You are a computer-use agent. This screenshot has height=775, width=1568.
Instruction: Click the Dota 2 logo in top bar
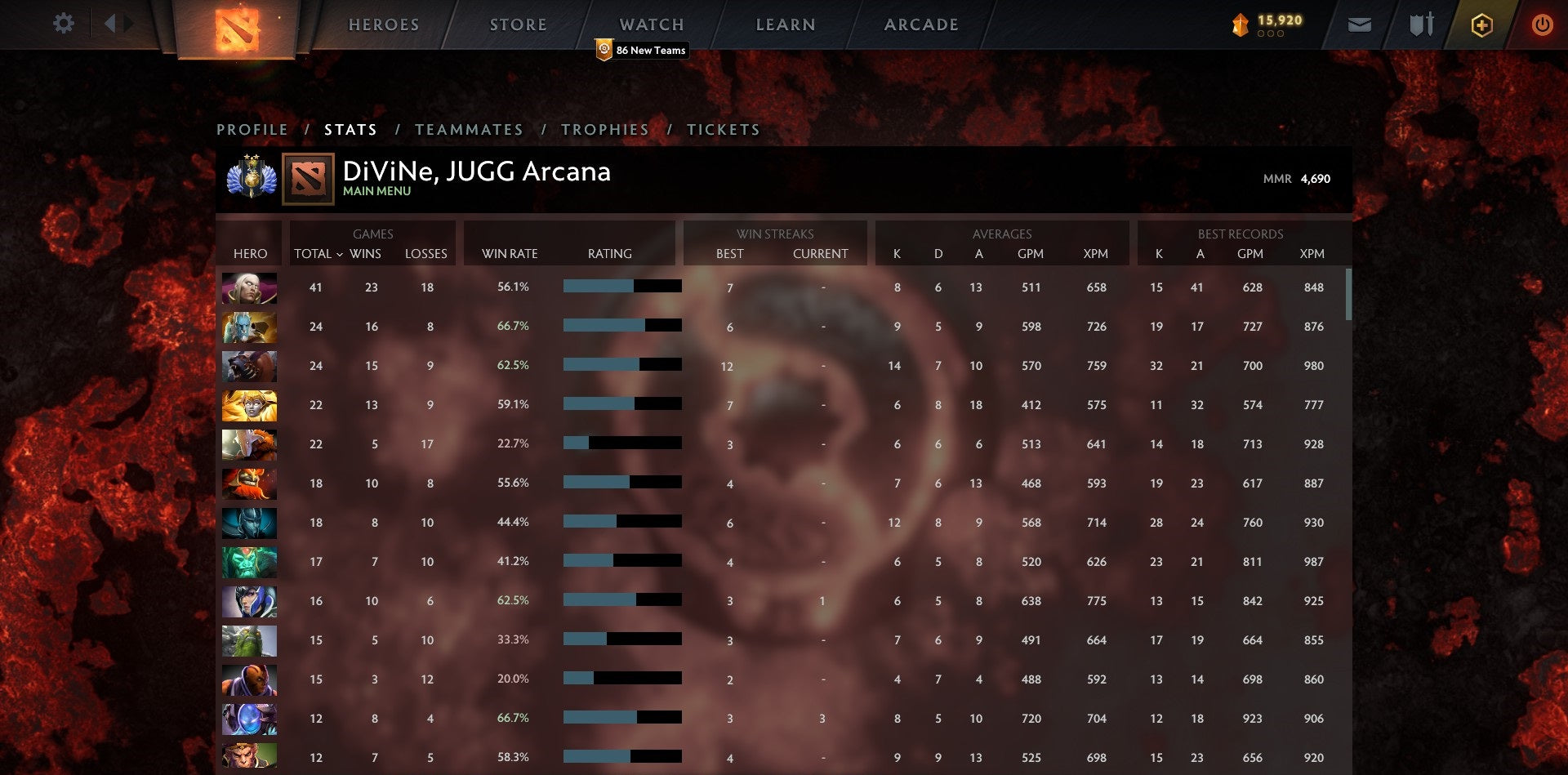(238, 27)
